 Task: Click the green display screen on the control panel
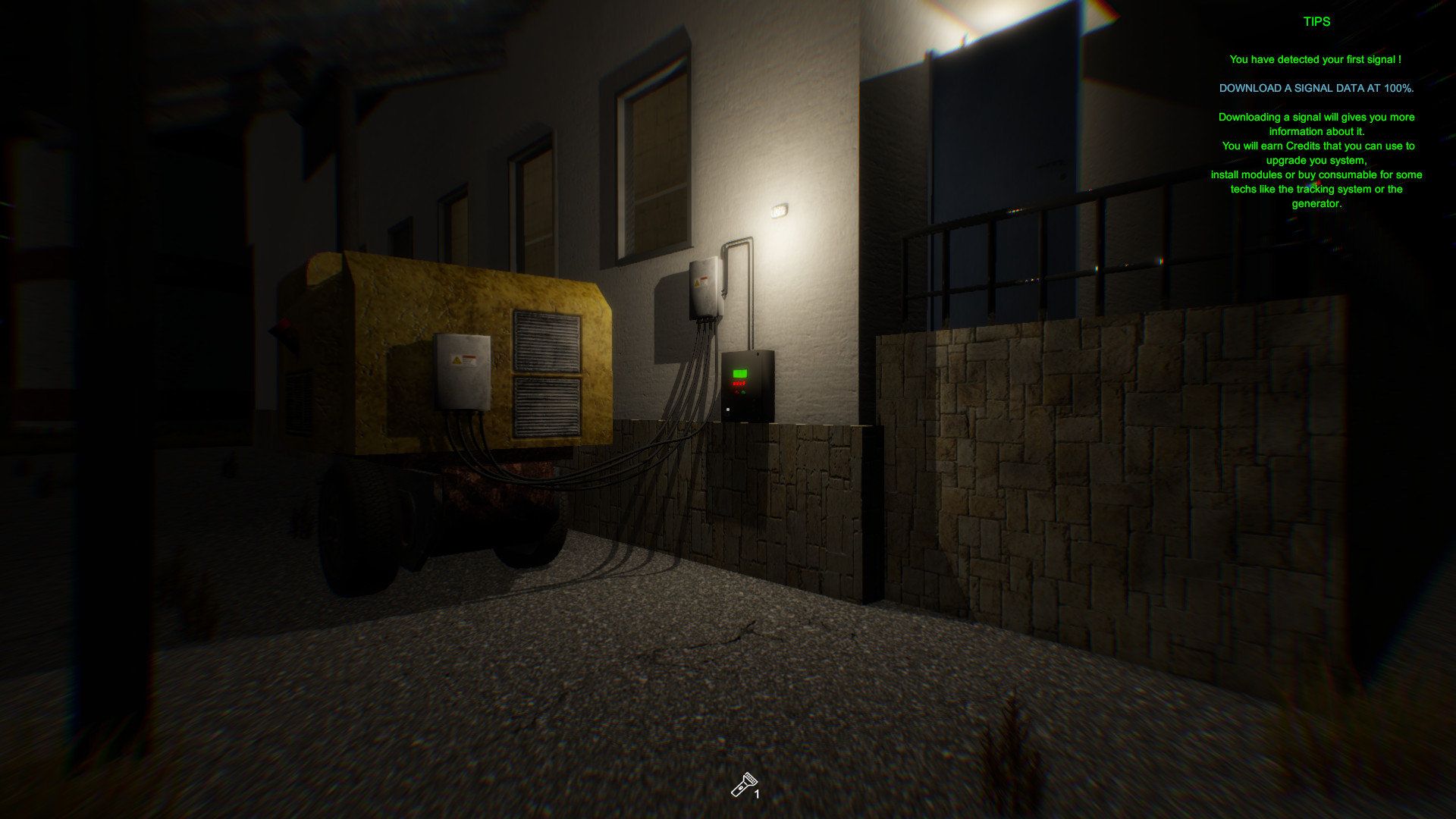click(x=740, y=373)
